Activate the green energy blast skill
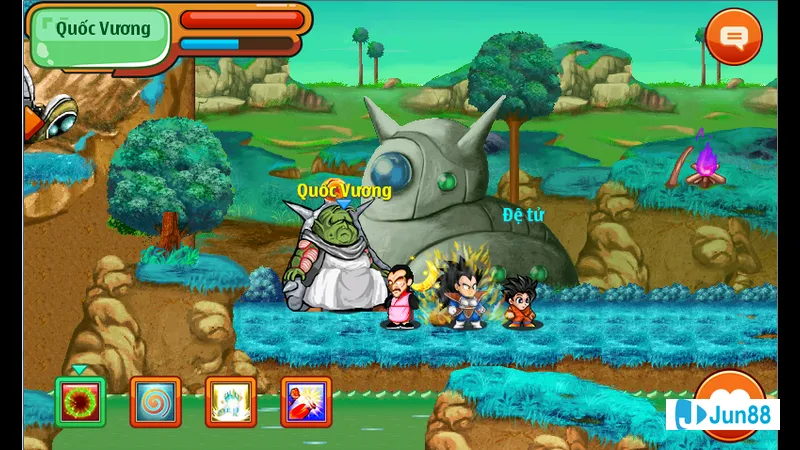This screenshot has width=800, height=450. tap(80, 402)
